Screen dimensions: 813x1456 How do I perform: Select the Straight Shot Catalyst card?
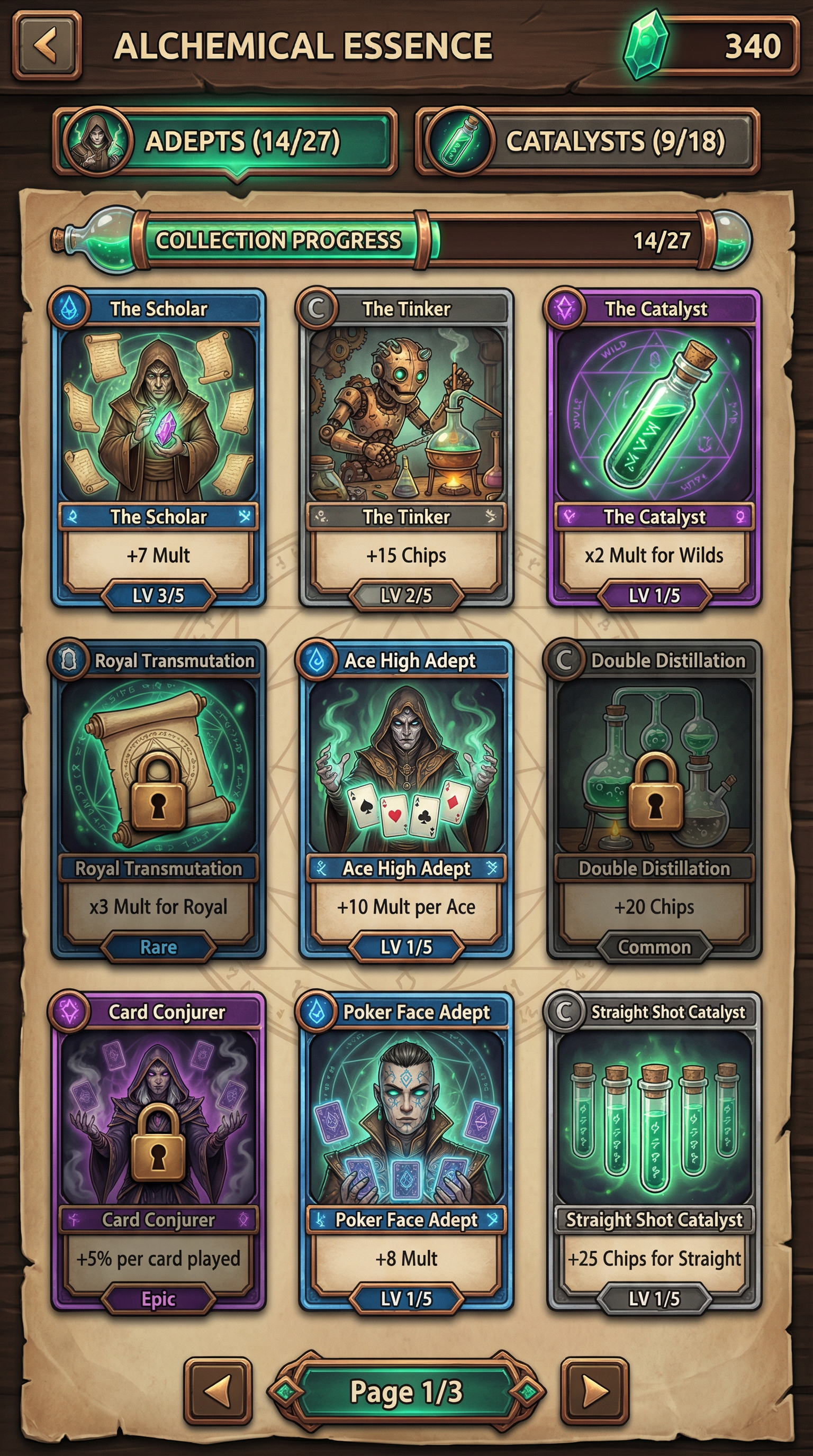[654, 1150]
